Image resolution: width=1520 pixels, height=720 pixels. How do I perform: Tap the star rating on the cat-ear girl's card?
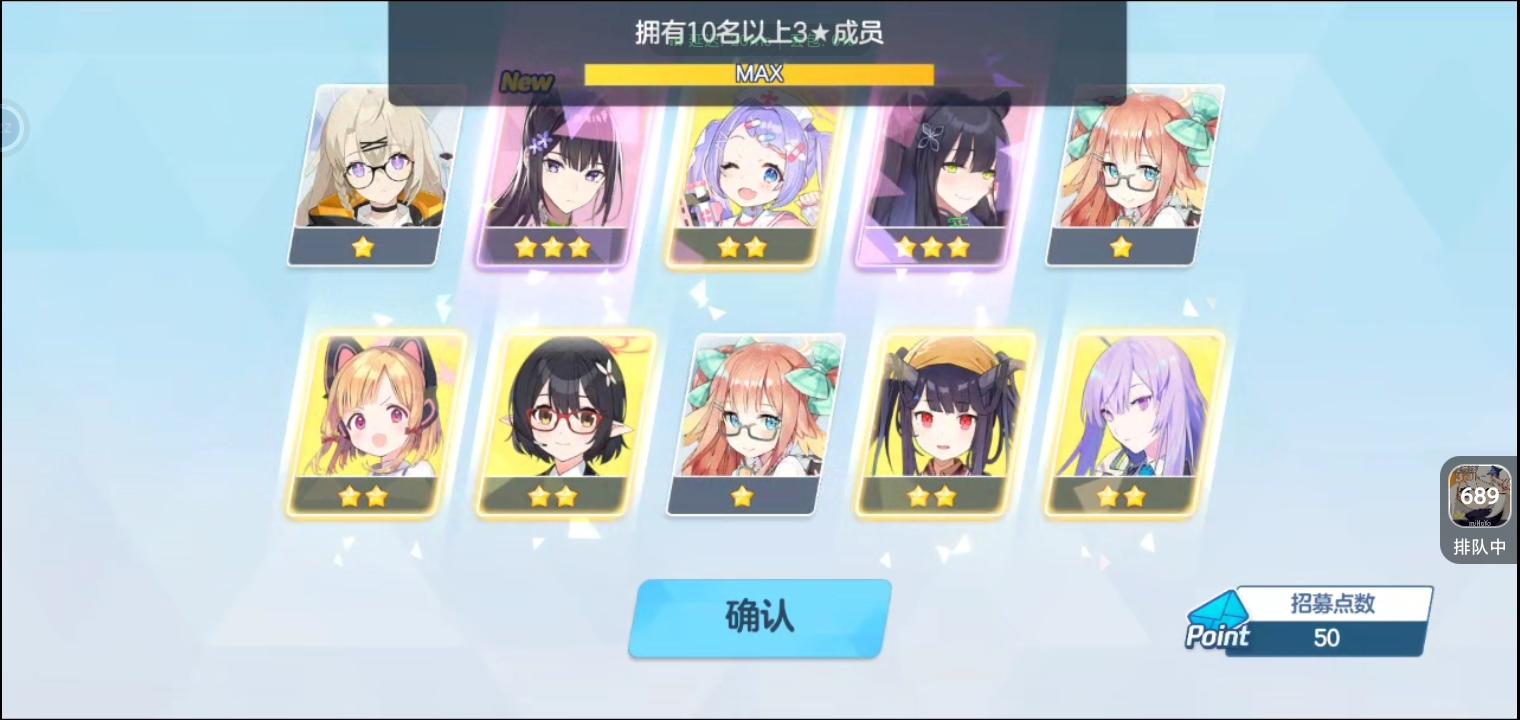click(x=362, y=495)
